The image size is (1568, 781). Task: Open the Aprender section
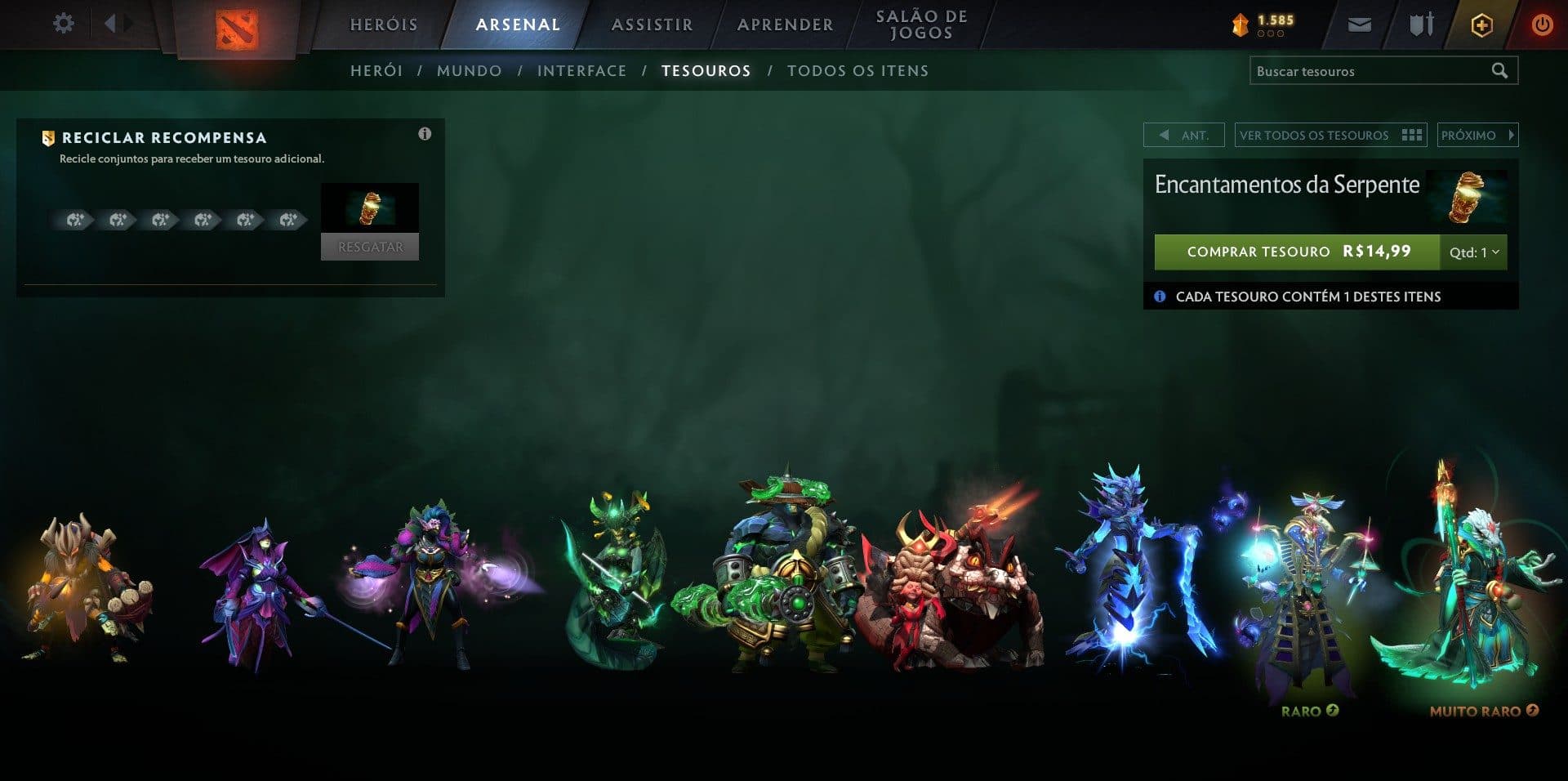[x=785, y=25]
